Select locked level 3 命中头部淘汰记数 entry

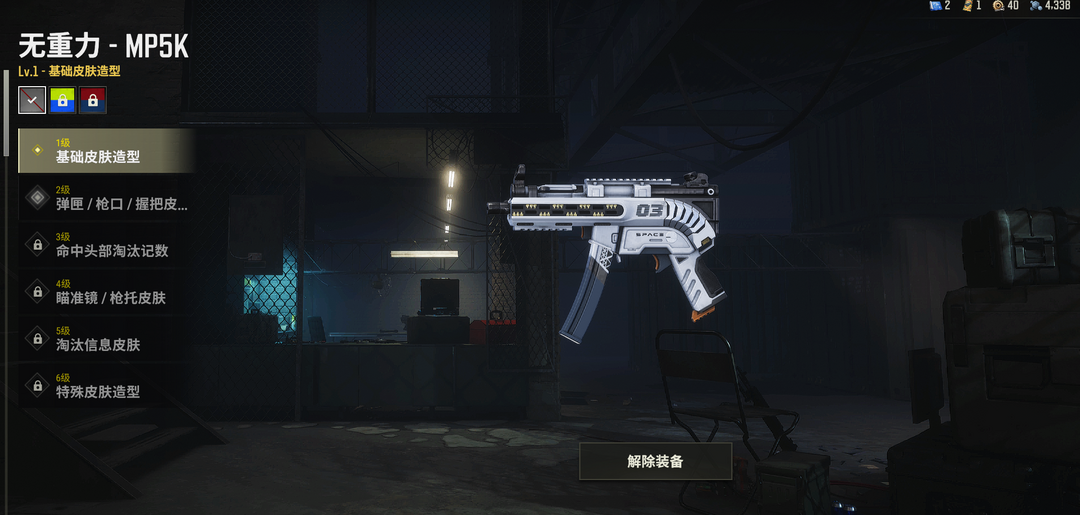105,245
